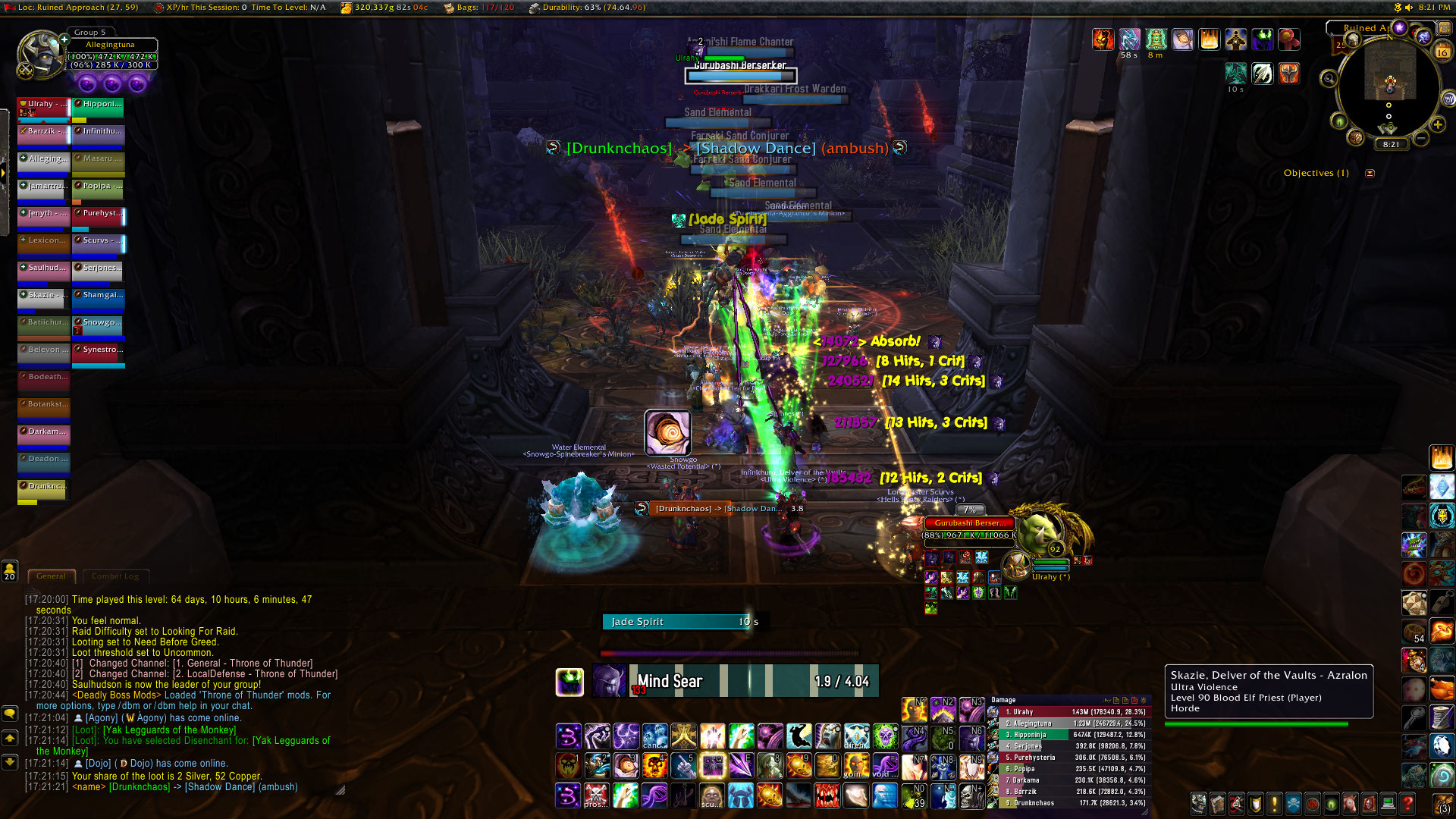1456x819 pixels.
Task: Open the General chat tab
Action: point(51,576)
